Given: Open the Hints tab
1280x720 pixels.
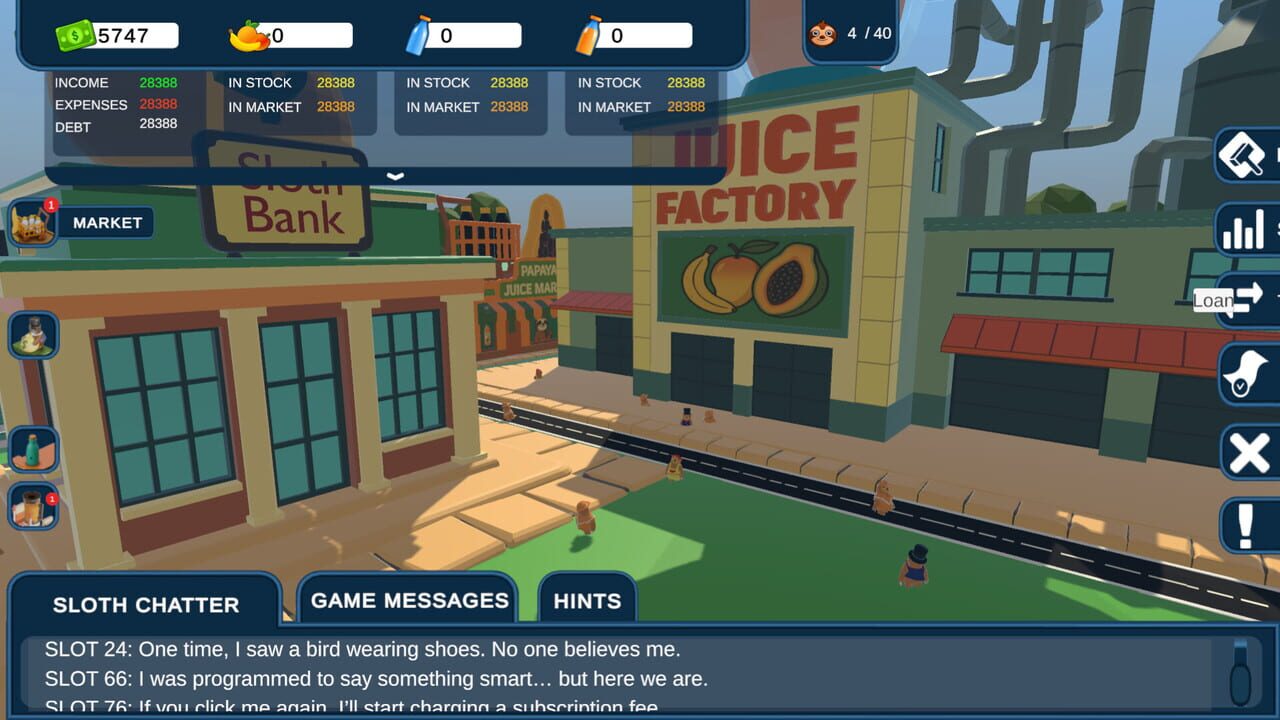Looking at the screenshot, I should pyautogui.click(x=586, y=600).
